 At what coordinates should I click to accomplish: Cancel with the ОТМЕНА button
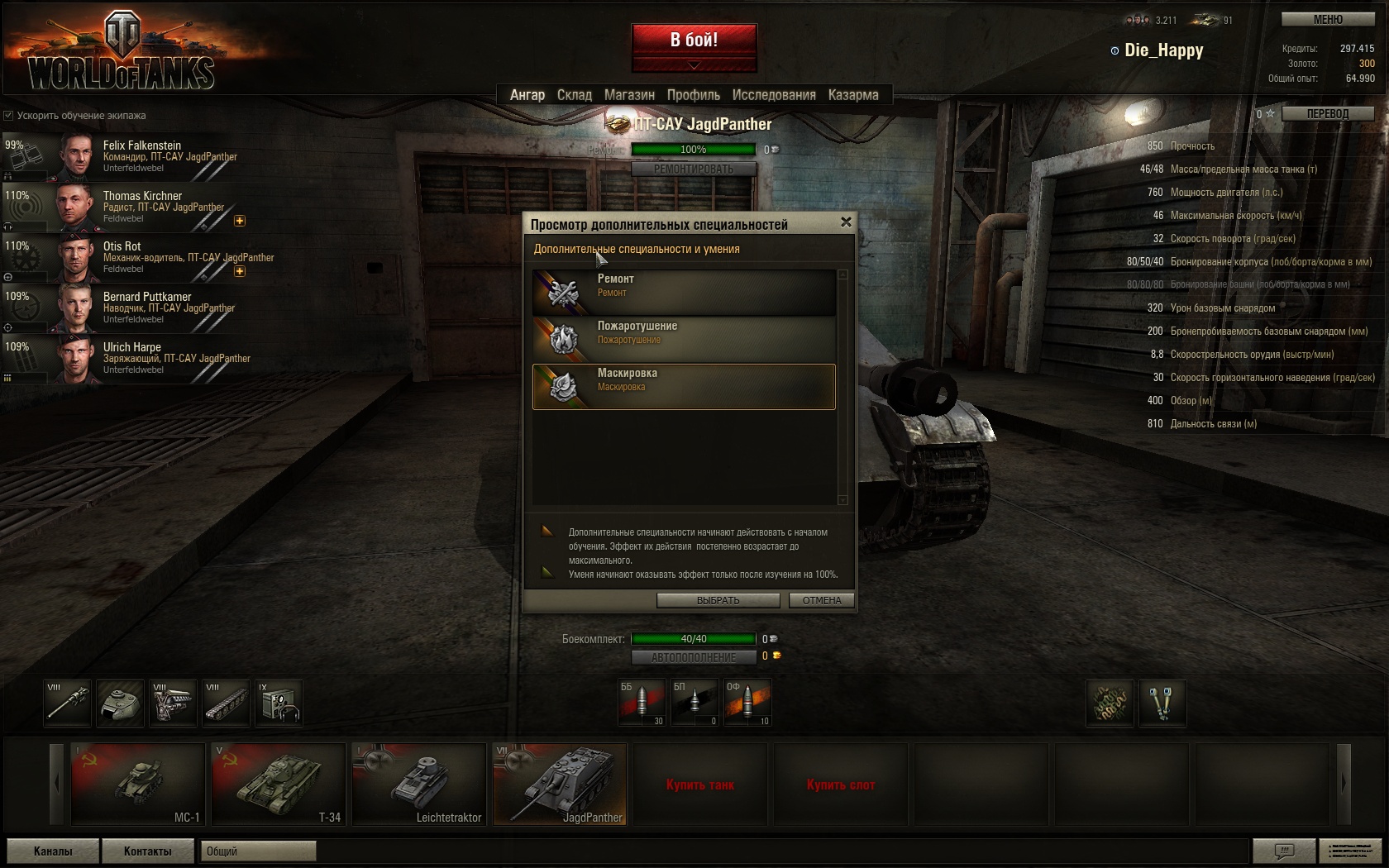(821, 600)
